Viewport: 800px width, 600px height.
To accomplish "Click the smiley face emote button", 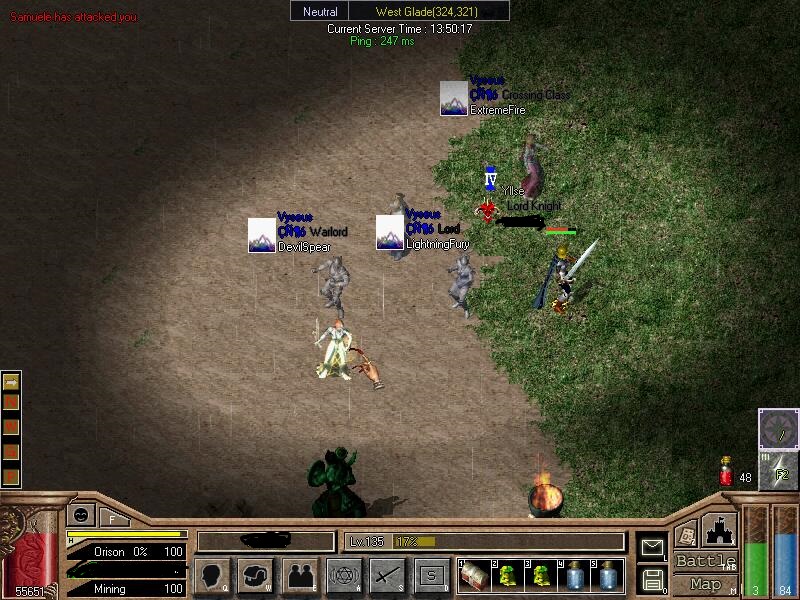I will [81, 515].
